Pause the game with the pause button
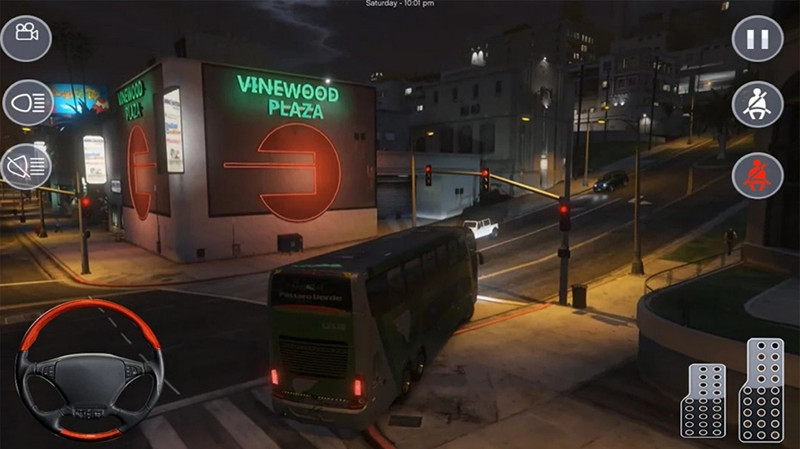 (757, 39)
